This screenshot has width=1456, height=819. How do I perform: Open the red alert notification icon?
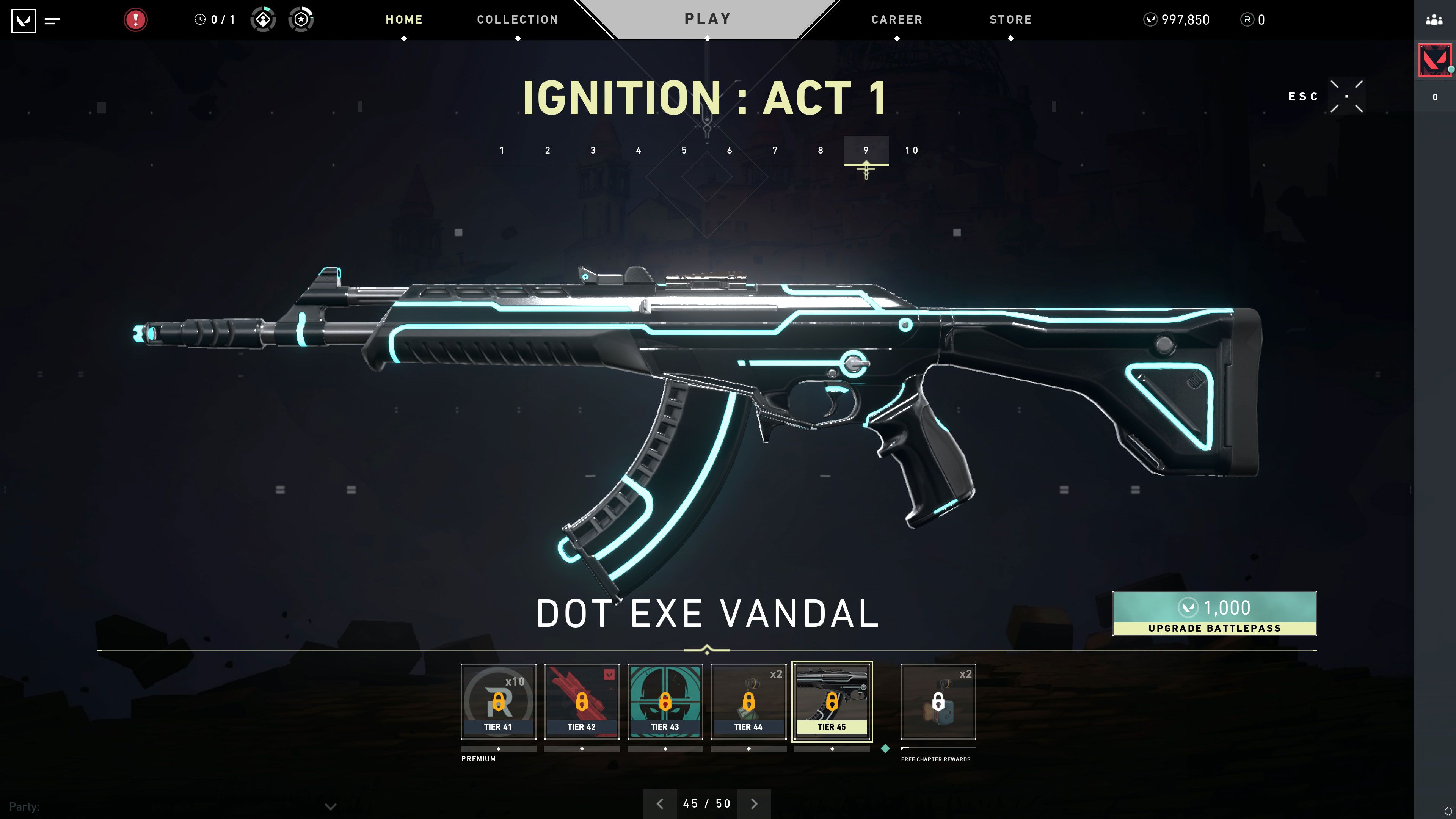[135, 19]
